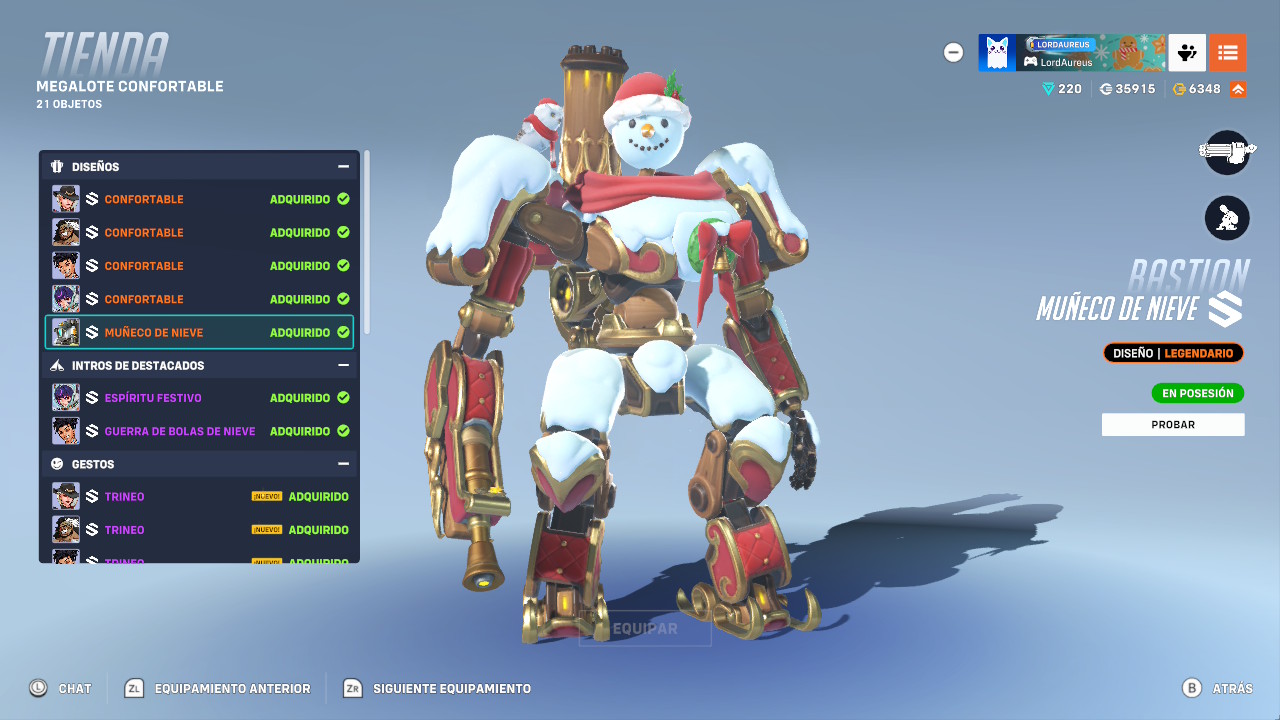Viewport: 1280px width, 720px height.
Task: Click the orange double-chevron icon beside gold coins
Action: pyautogui.click(x=1240, y=88)
